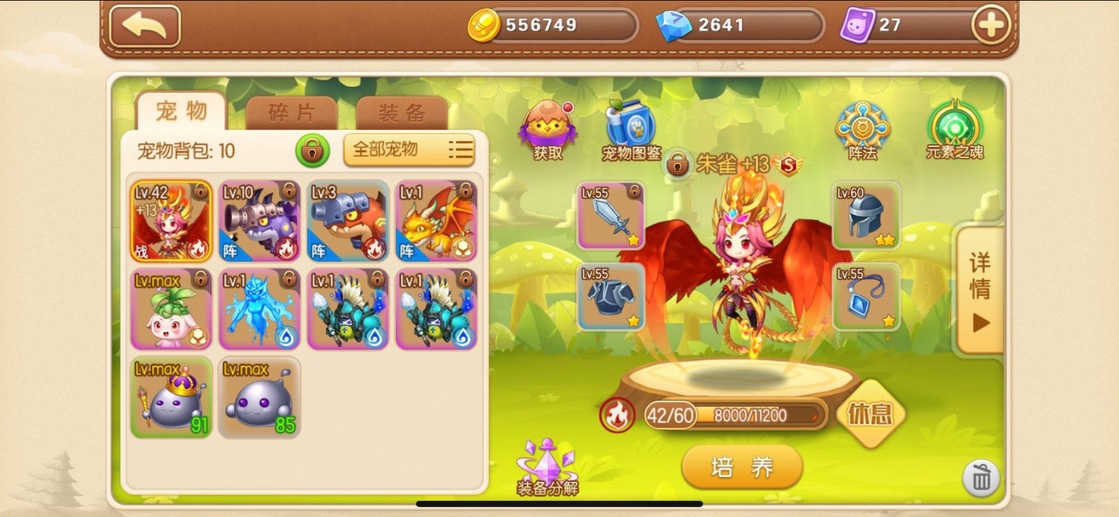This screenshot has height=517, width=1119.
Task: Select the orange dragon pet
Action: pyautogui.click(x=435, y=220)
